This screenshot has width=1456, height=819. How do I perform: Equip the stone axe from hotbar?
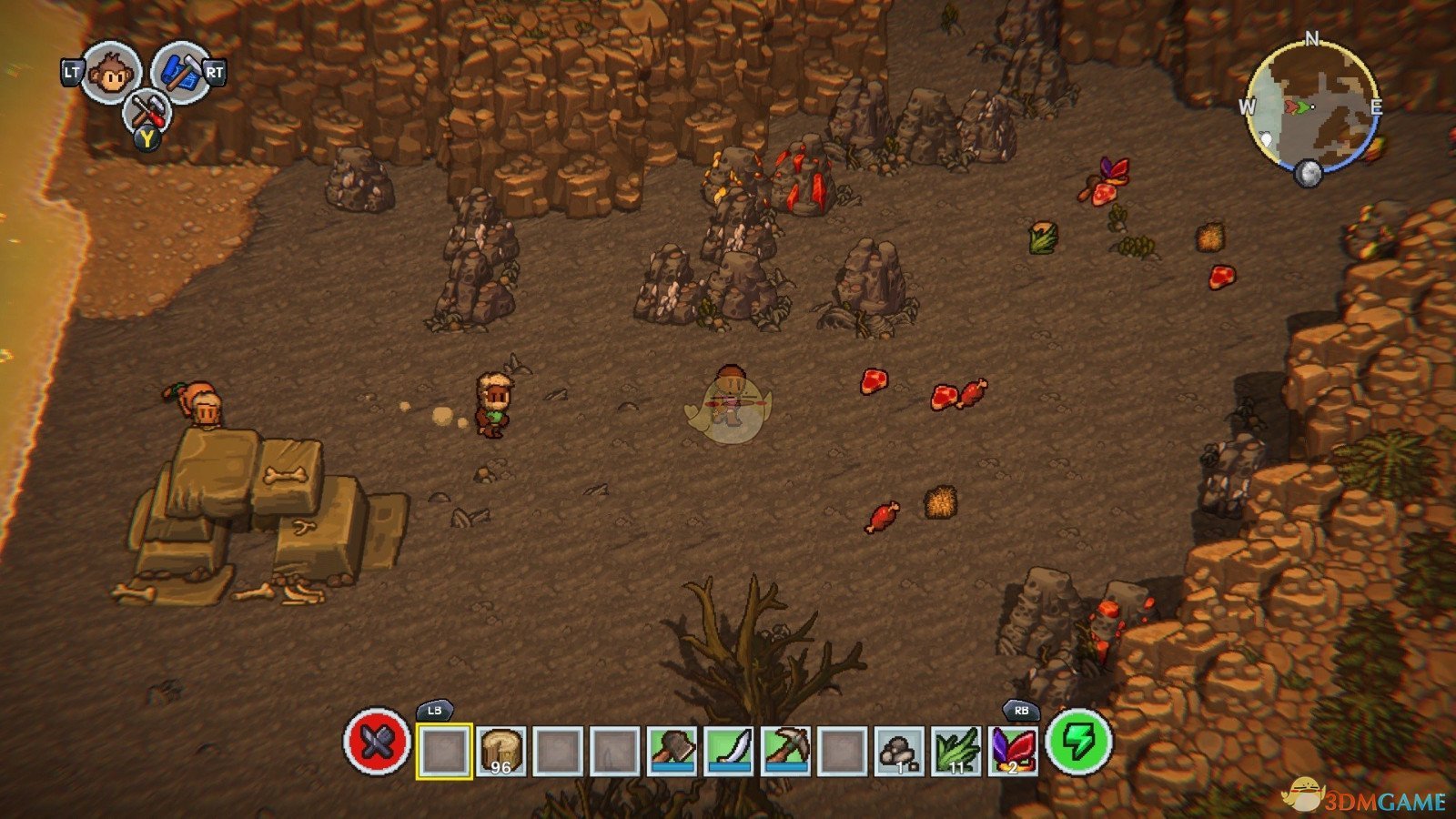(x=672, y=751)
